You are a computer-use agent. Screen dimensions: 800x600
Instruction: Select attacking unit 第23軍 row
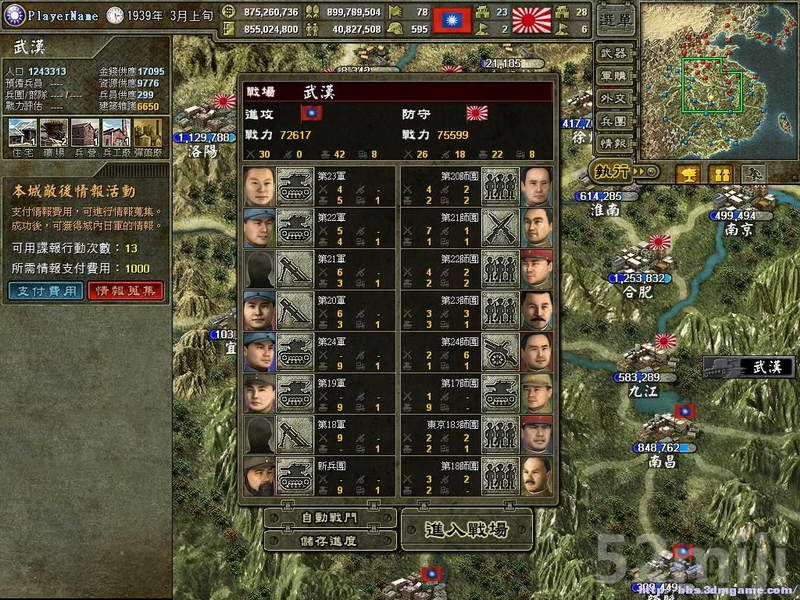point(320,186)
